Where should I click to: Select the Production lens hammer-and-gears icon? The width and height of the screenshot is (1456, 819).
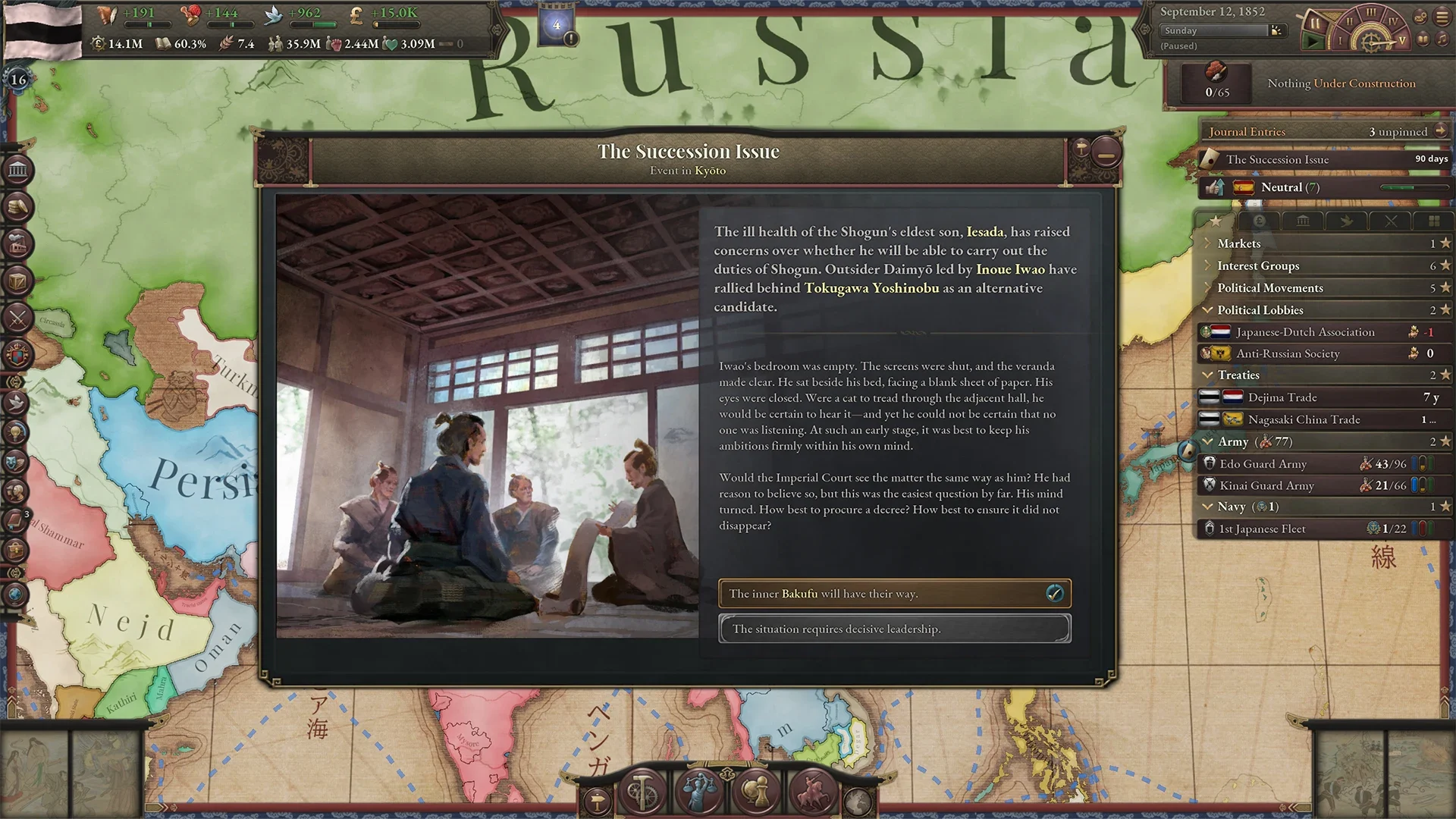pos(642,791)
